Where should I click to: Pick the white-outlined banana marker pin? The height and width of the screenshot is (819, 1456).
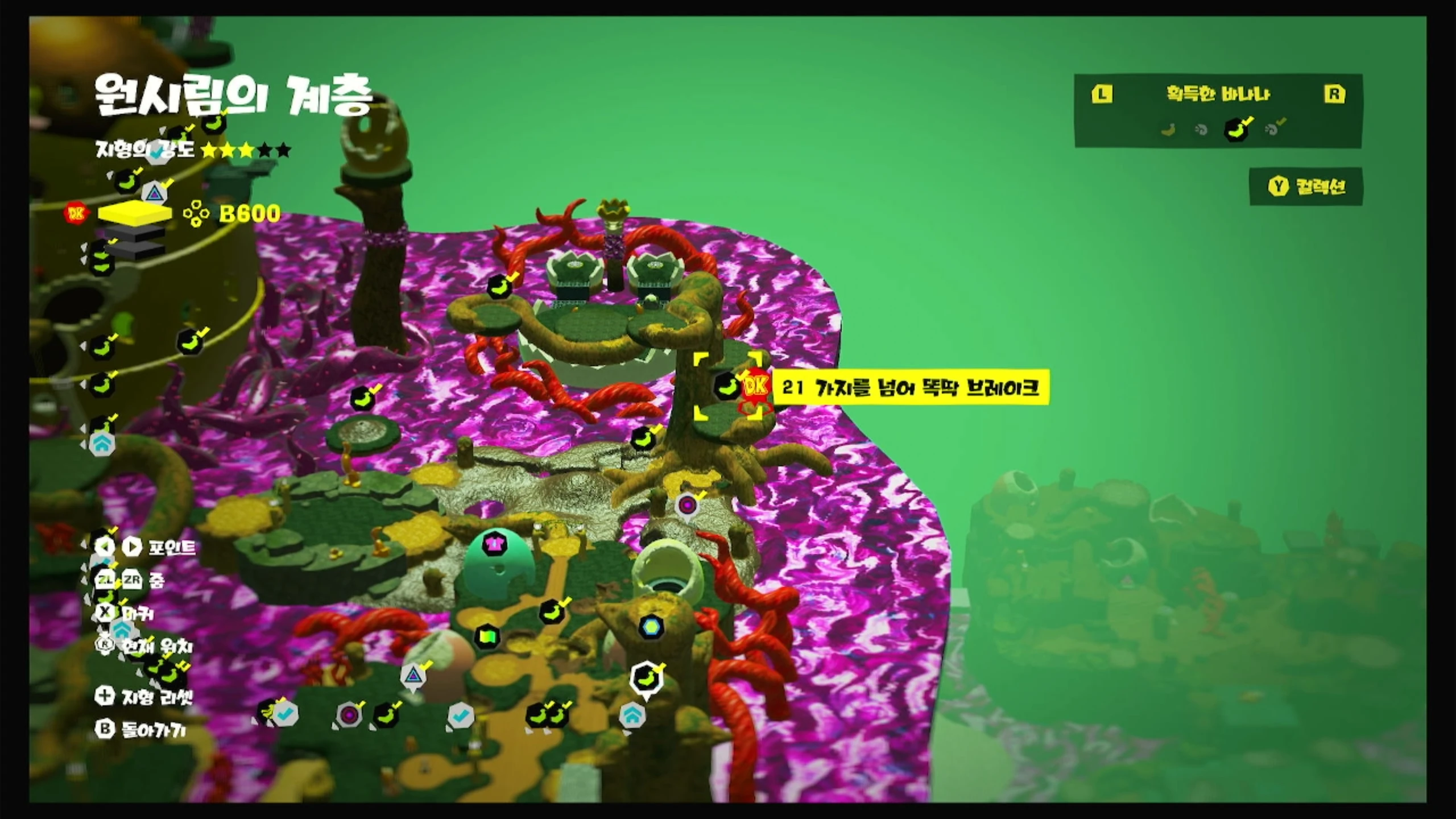point(646,679)
